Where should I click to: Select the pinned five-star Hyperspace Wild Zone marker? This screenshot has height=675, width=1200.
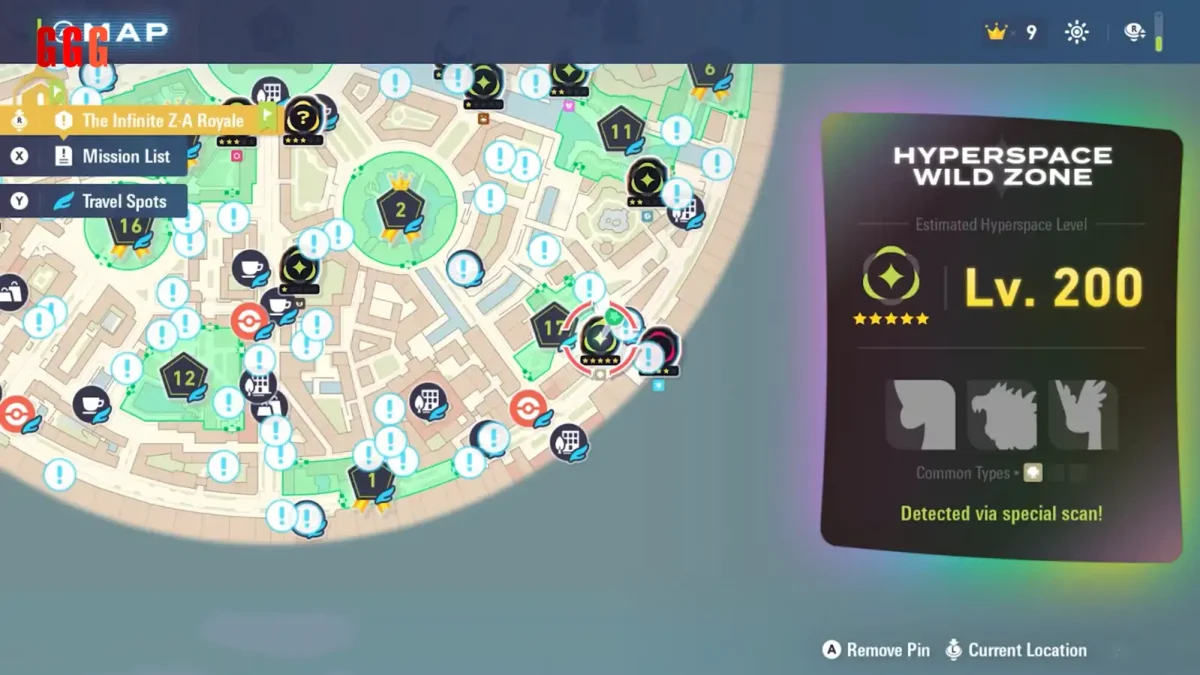click(601, 338)
